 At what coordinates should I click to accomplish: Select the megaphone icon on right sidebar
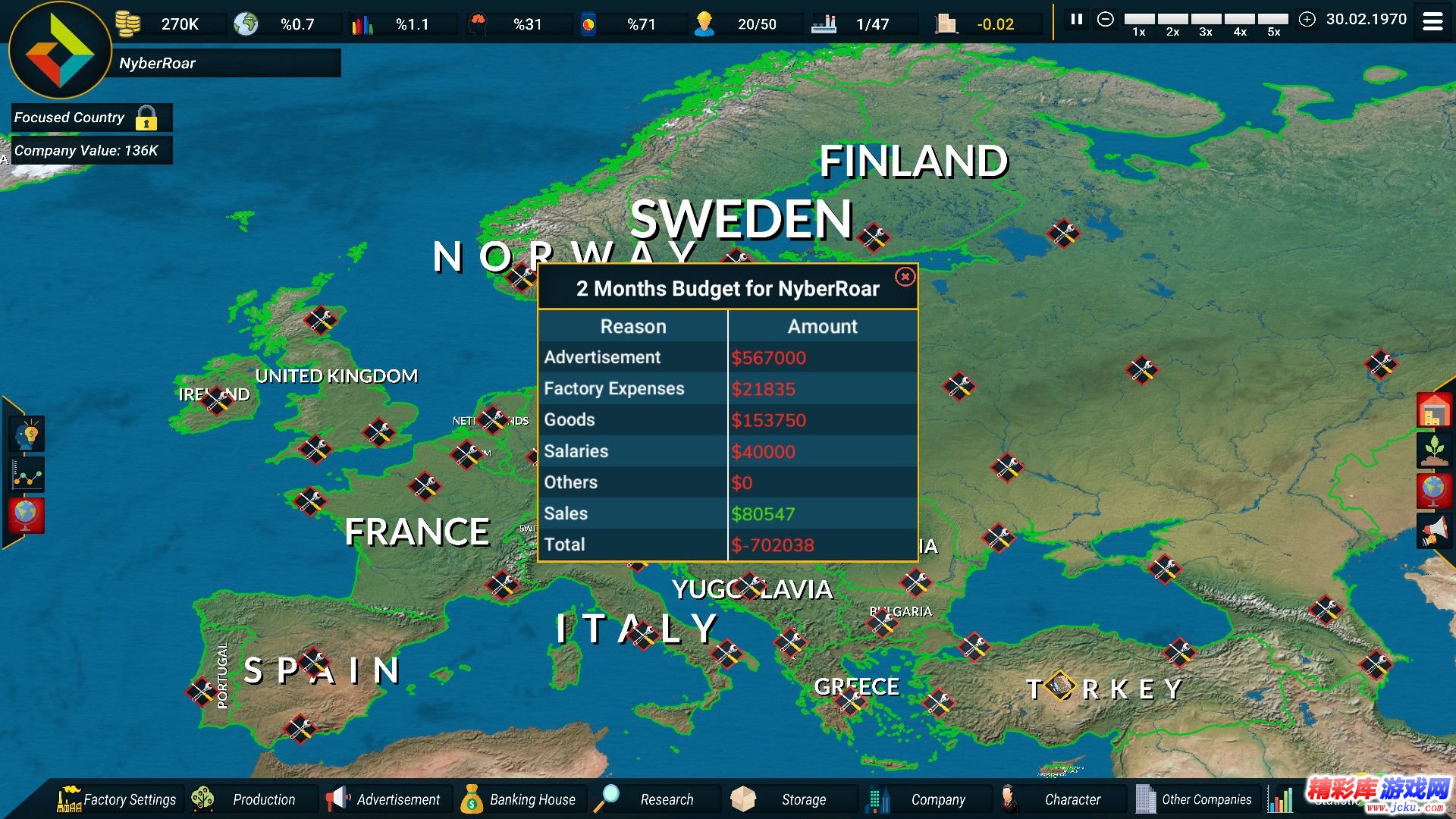pos(1433,529)
